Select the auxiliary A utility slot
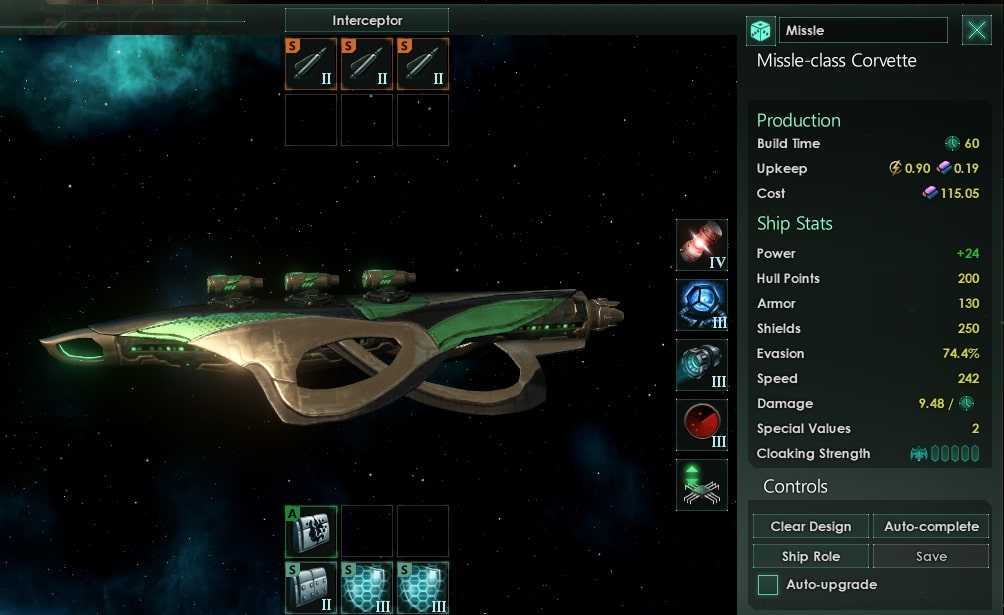1004x615 pixels. click(311, 531)
